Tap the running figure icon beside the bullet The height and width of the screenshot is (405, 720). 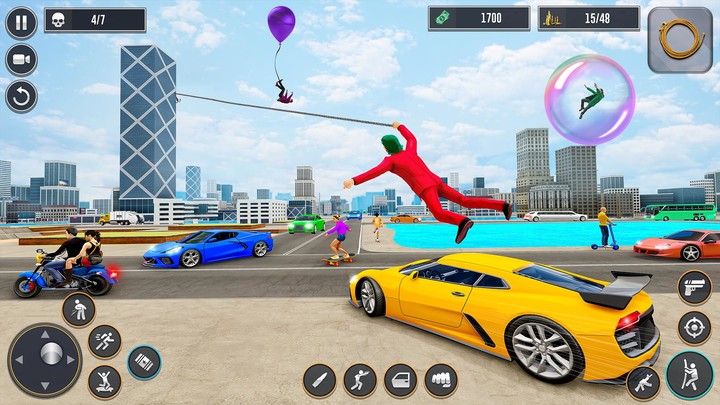[360, 380]
